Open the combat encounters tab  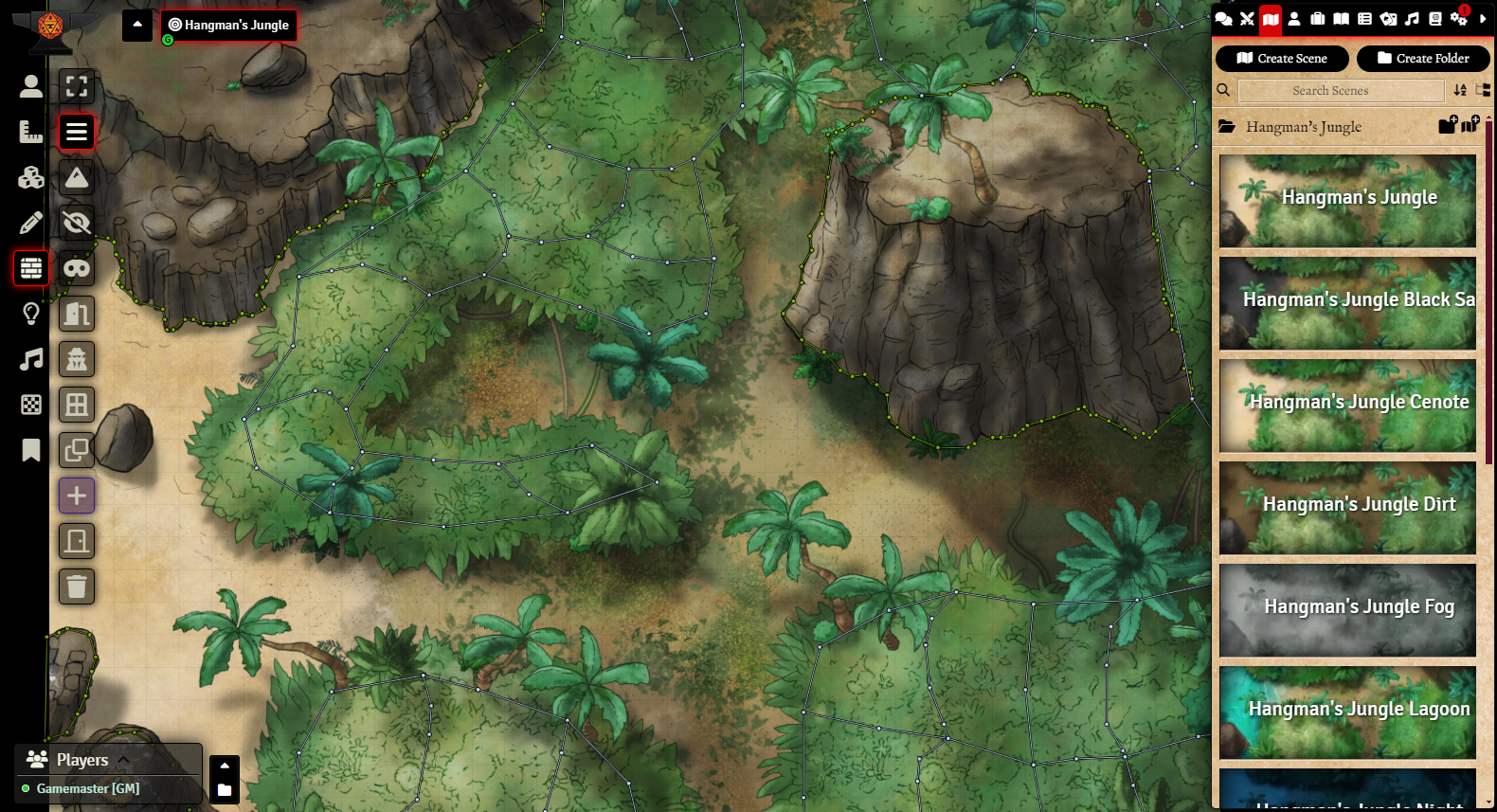point(1247,19)
